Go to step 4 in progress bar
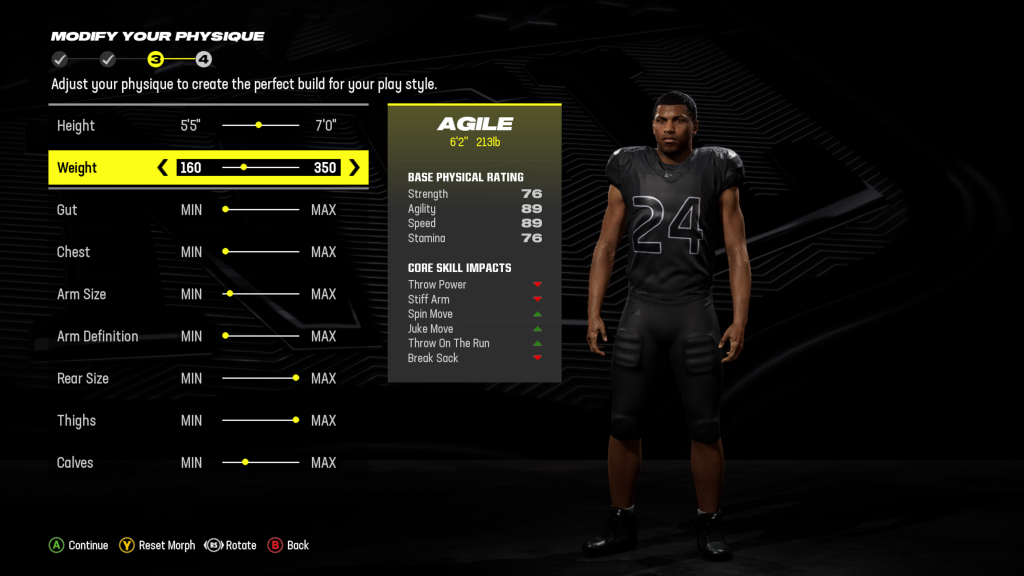The height and width of the screenshot is (576, 1024). [203, 60]
